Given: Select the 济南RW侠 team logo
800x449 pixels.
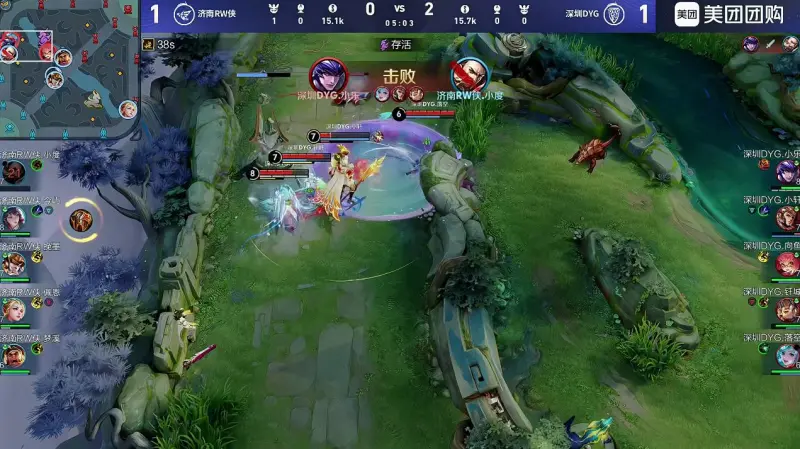Looking at the screenshot, I should 185,14.
